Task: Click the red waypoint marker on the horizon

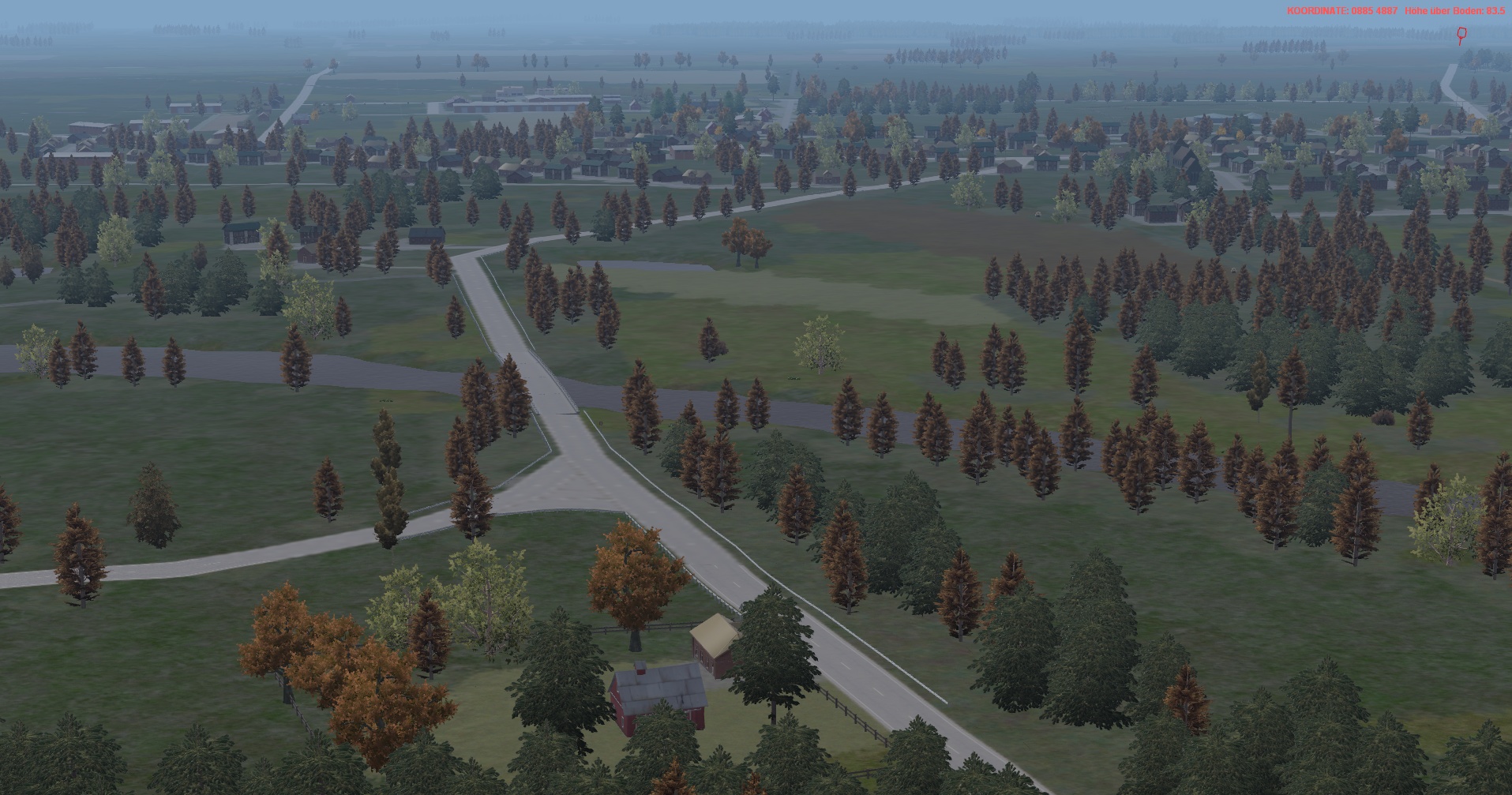Action: point(1461,34)
